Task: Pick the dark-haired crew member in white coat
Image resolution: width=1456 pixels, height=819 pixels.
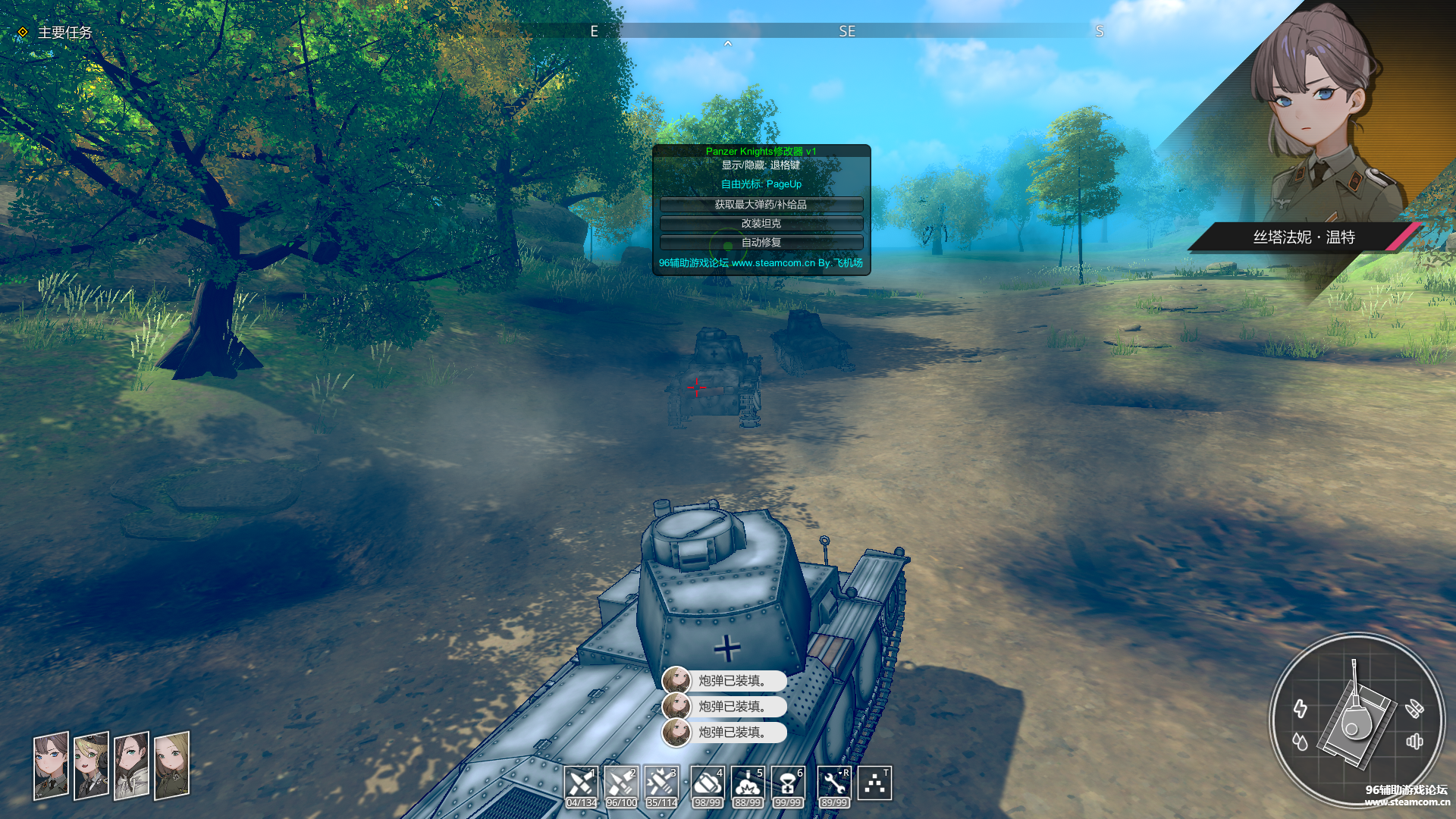Action: click(131, 765)
